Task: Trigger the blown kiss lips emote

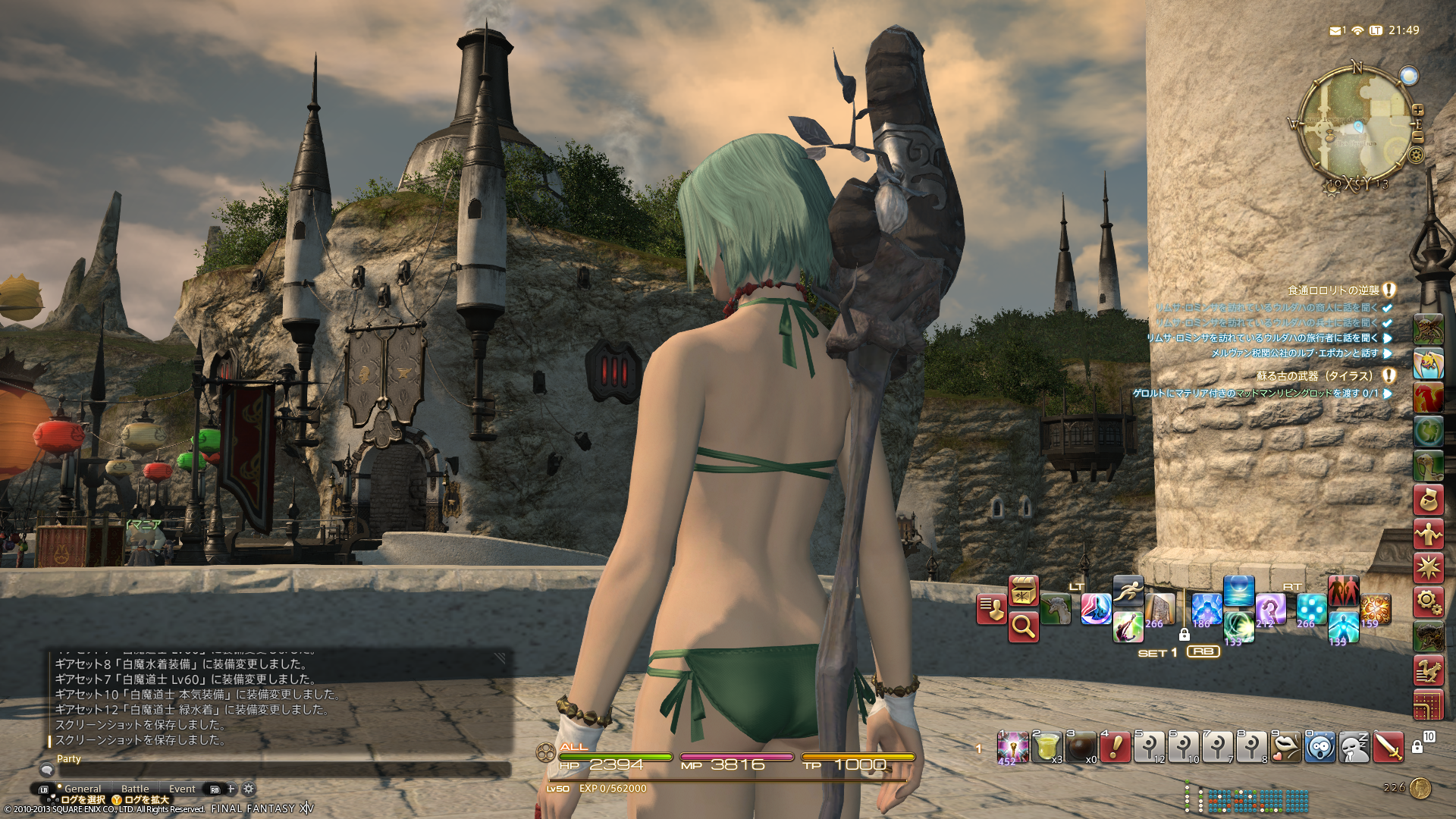Action: (1285, 747)
